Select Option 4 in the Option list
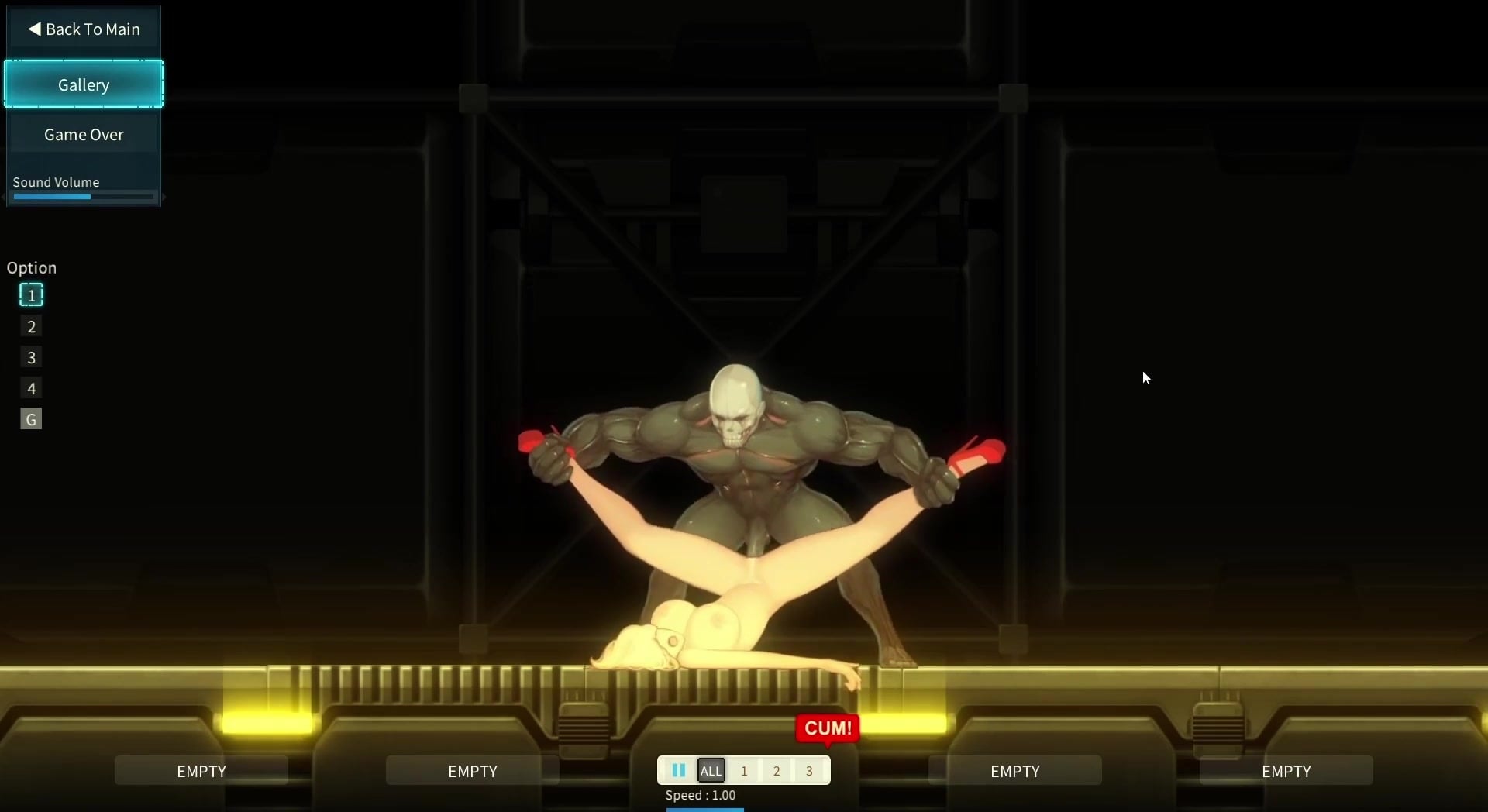The height and width of the screenshot is (812, 1488). 30,388
